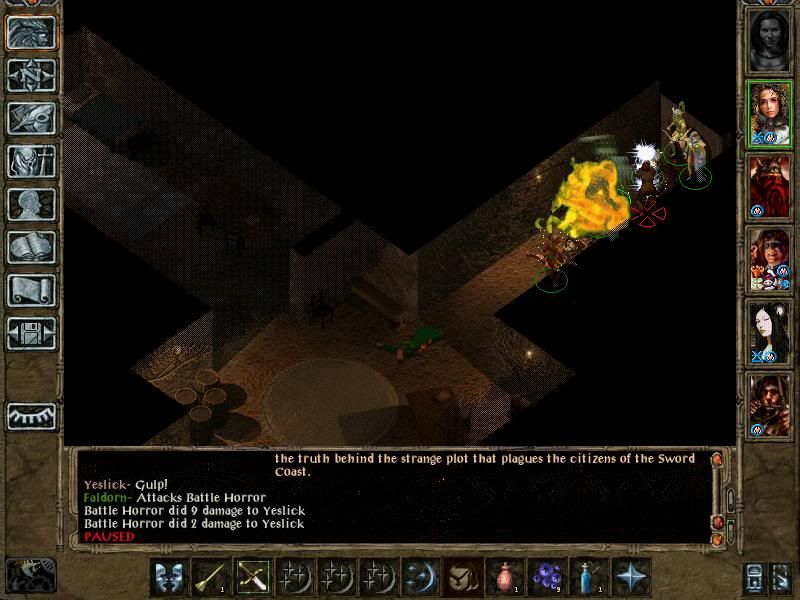This screenshot has height=600, width=800.
Task: Return to the main game screen button
Action: click(30, 32)
